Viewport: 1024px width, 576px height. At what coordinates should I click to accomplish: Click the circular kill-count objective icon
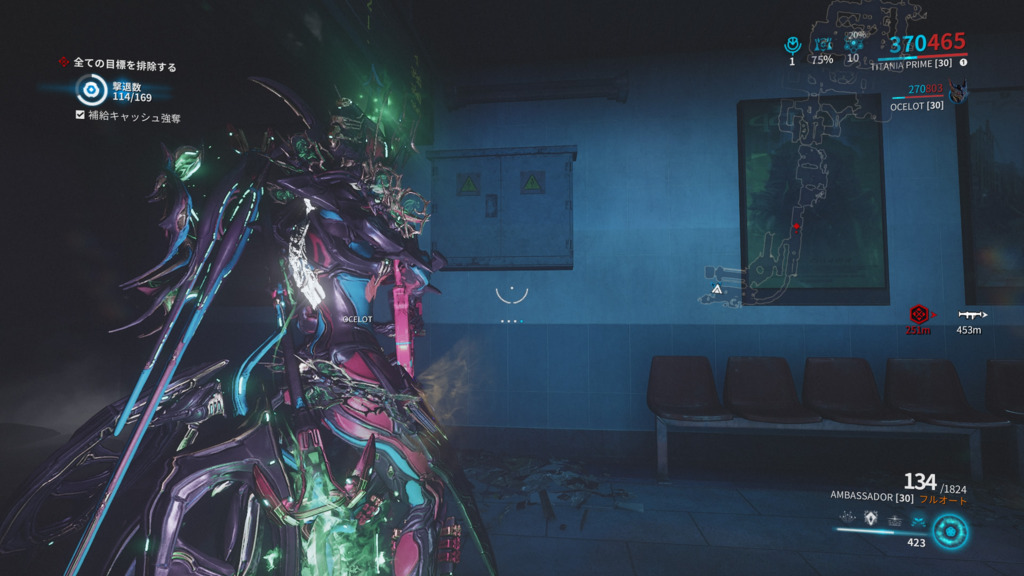[92, 91]
